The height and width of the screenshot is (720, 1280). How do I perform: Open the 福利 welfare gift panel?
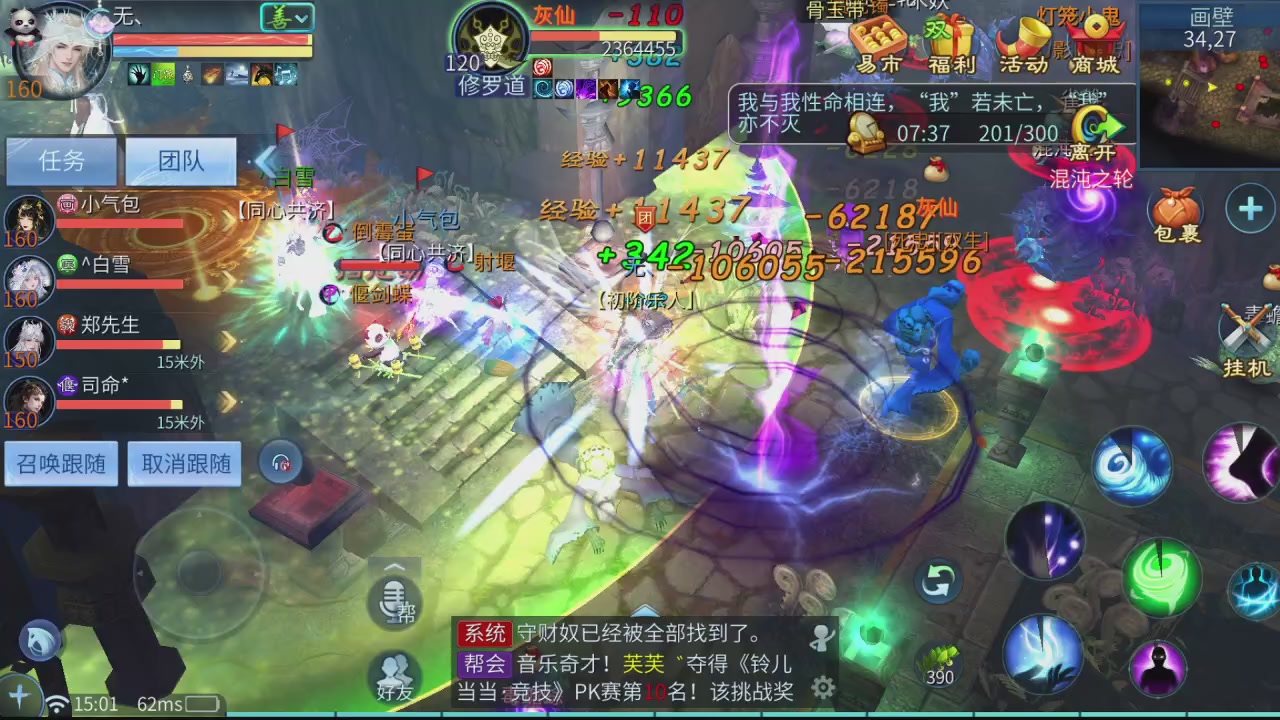click(951, 45)
